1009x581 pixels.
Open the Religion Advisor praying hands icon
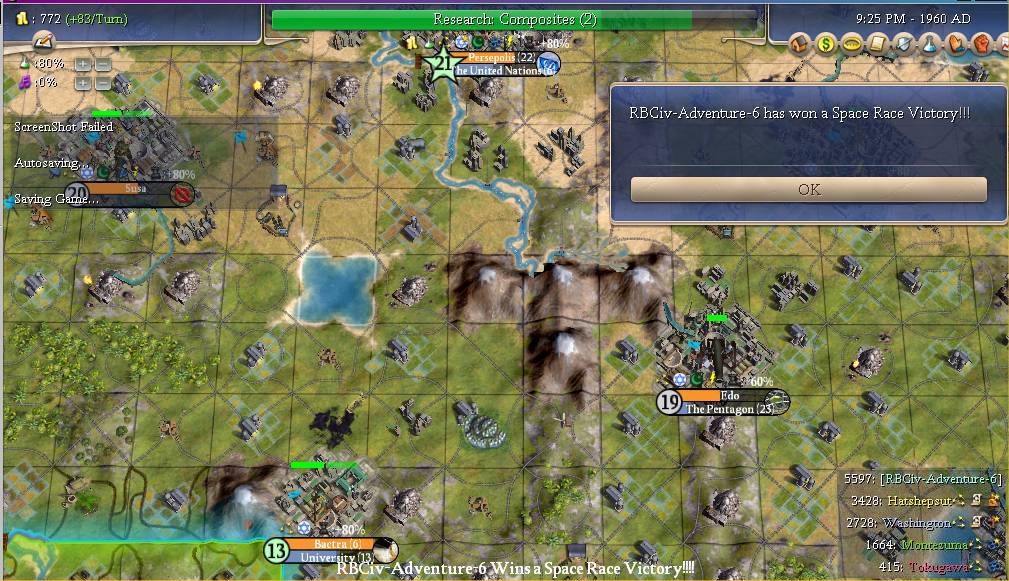pos(956,44)
